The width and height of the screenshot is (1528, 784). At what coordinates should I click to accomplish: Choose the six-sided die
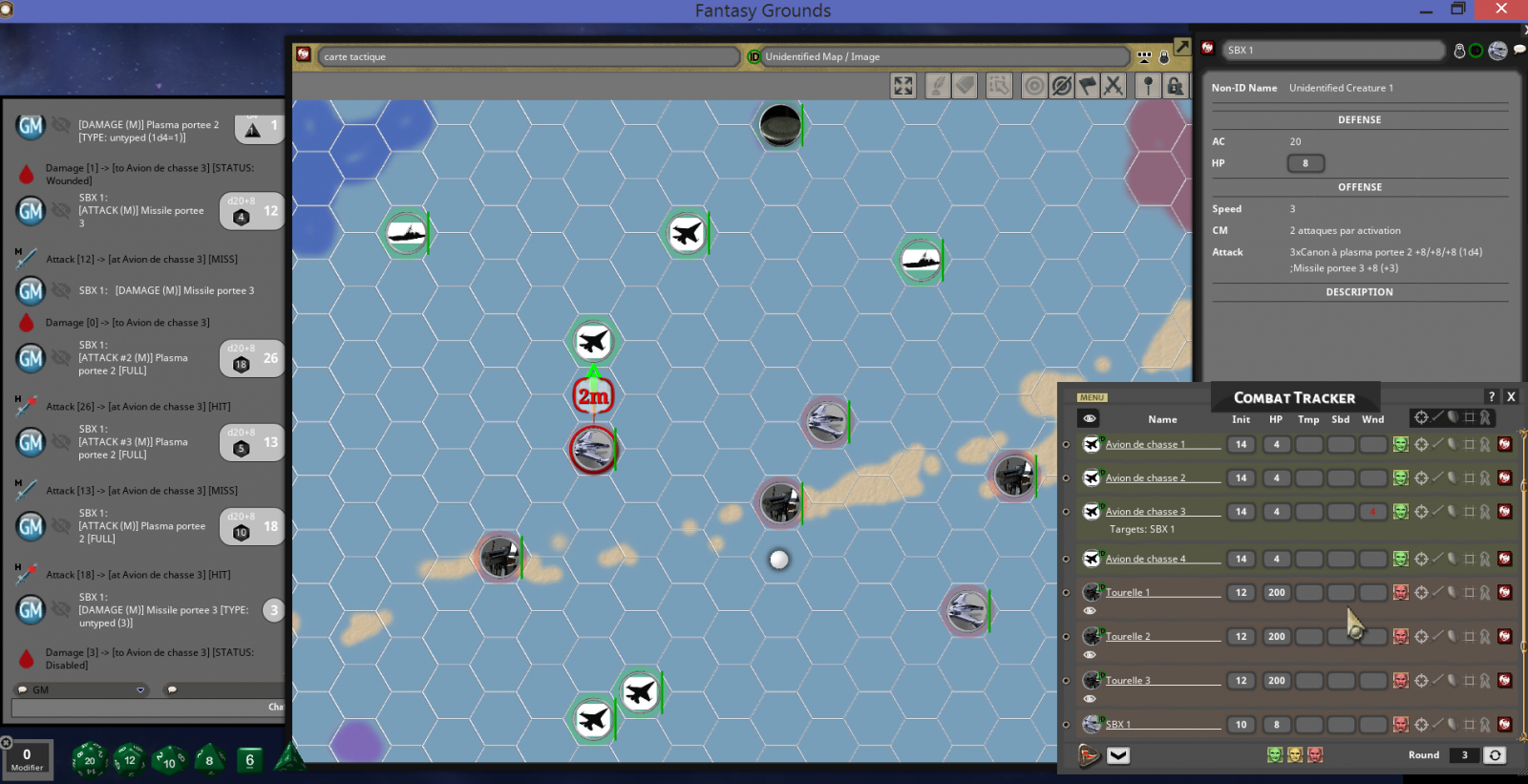pos(249,760)
